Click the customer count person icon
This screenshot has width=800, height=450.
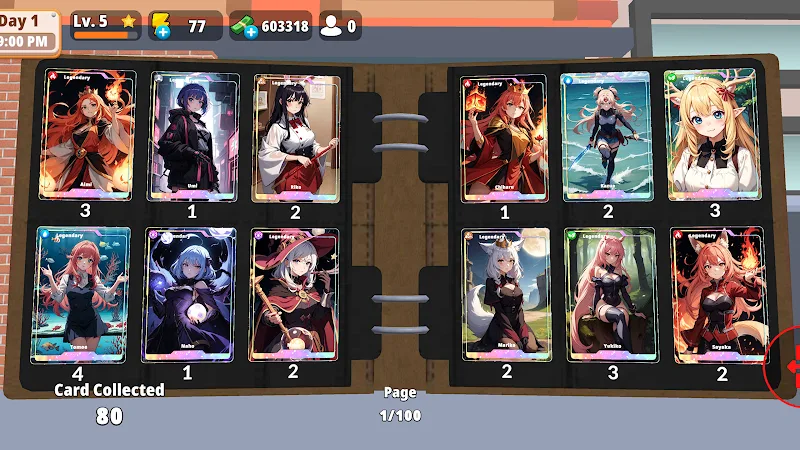331,26
